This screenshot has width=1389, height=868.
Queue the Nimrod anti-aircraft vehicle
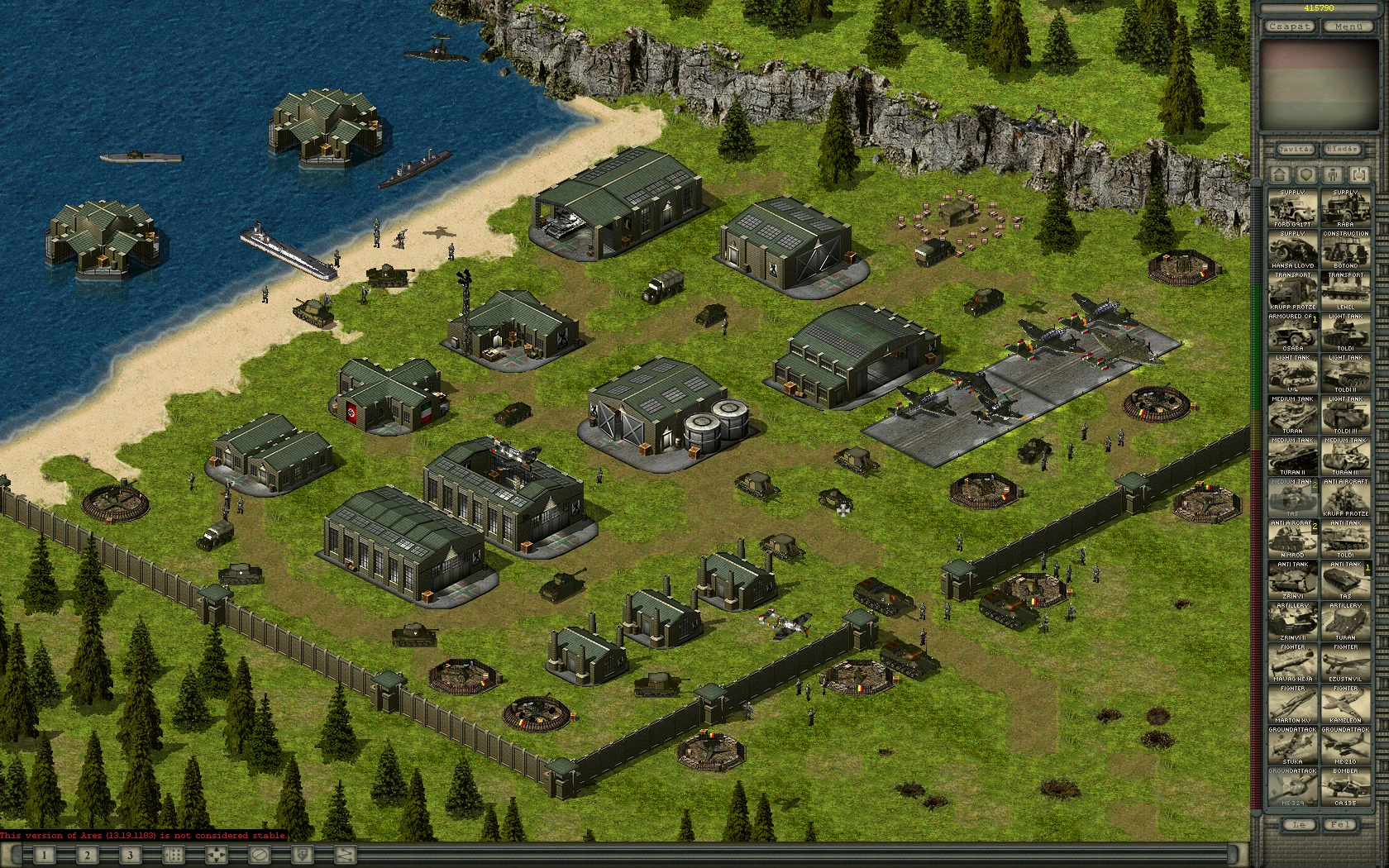[1293, 539]
